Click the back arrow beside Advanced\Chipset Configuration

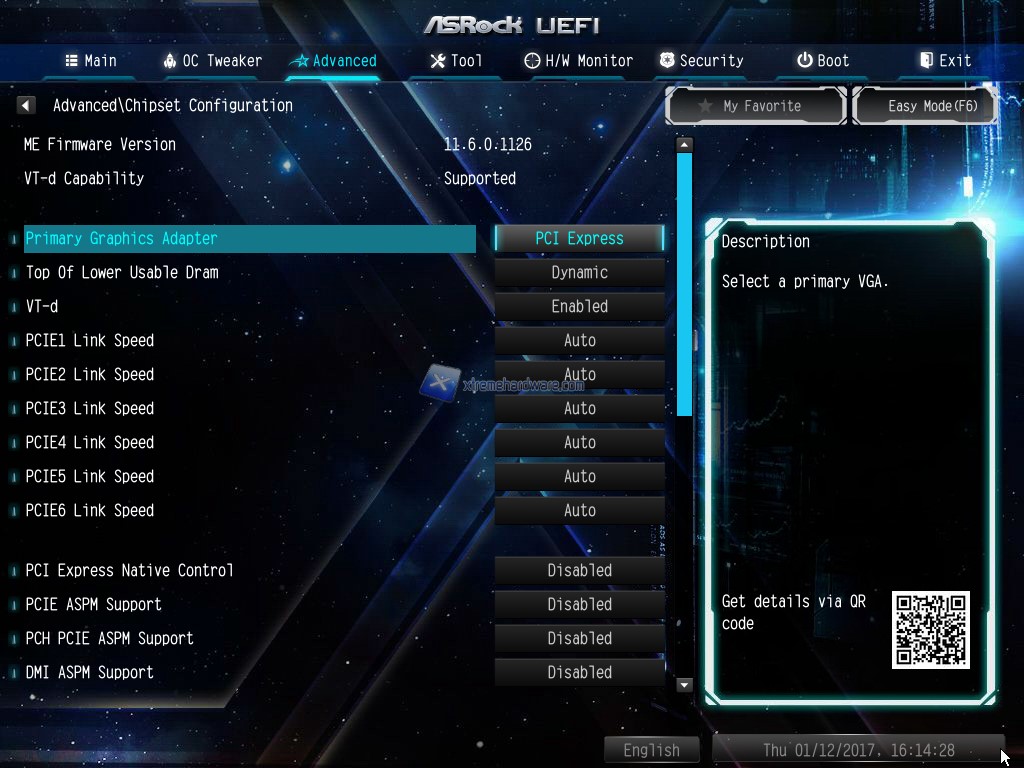(27, 105)
